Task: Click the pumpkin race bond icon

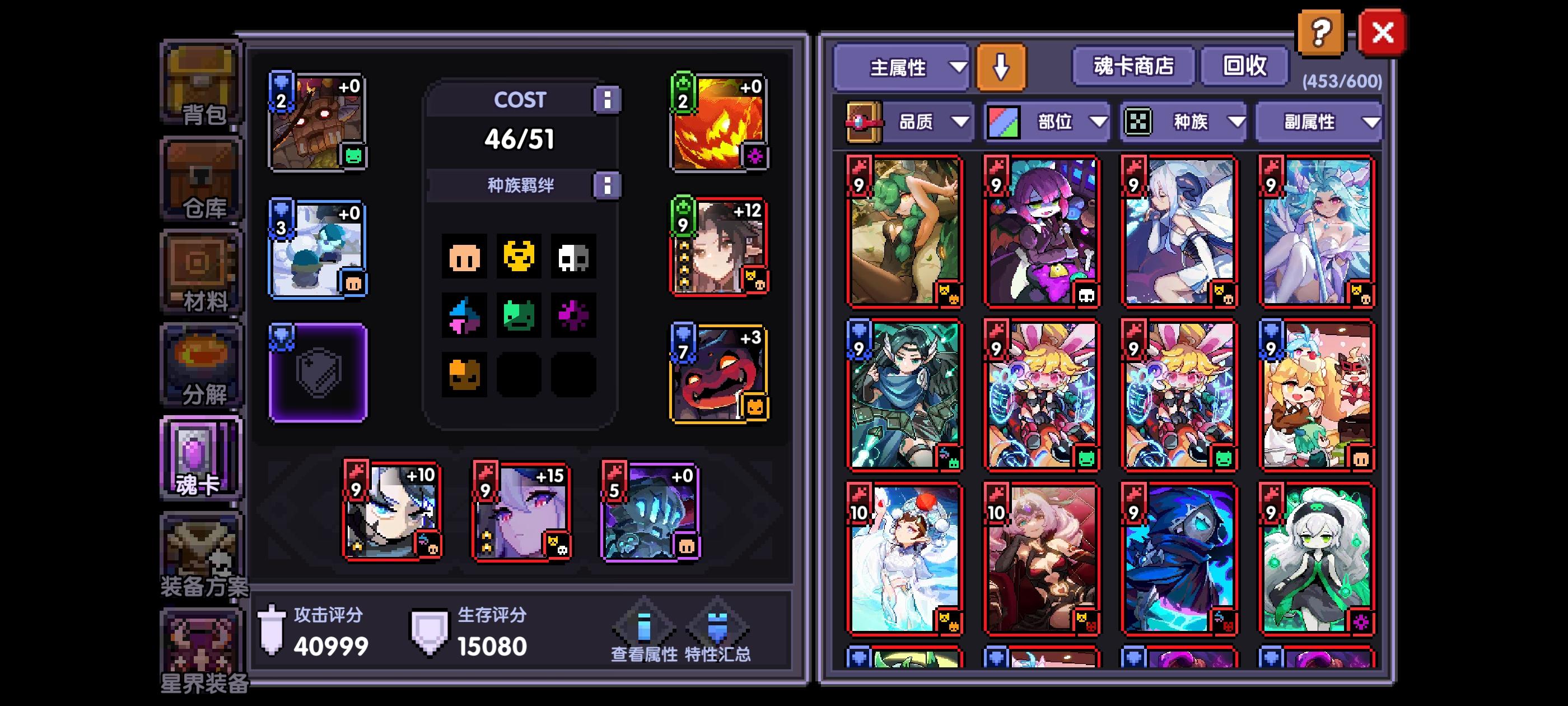Action: click(465, 375)
